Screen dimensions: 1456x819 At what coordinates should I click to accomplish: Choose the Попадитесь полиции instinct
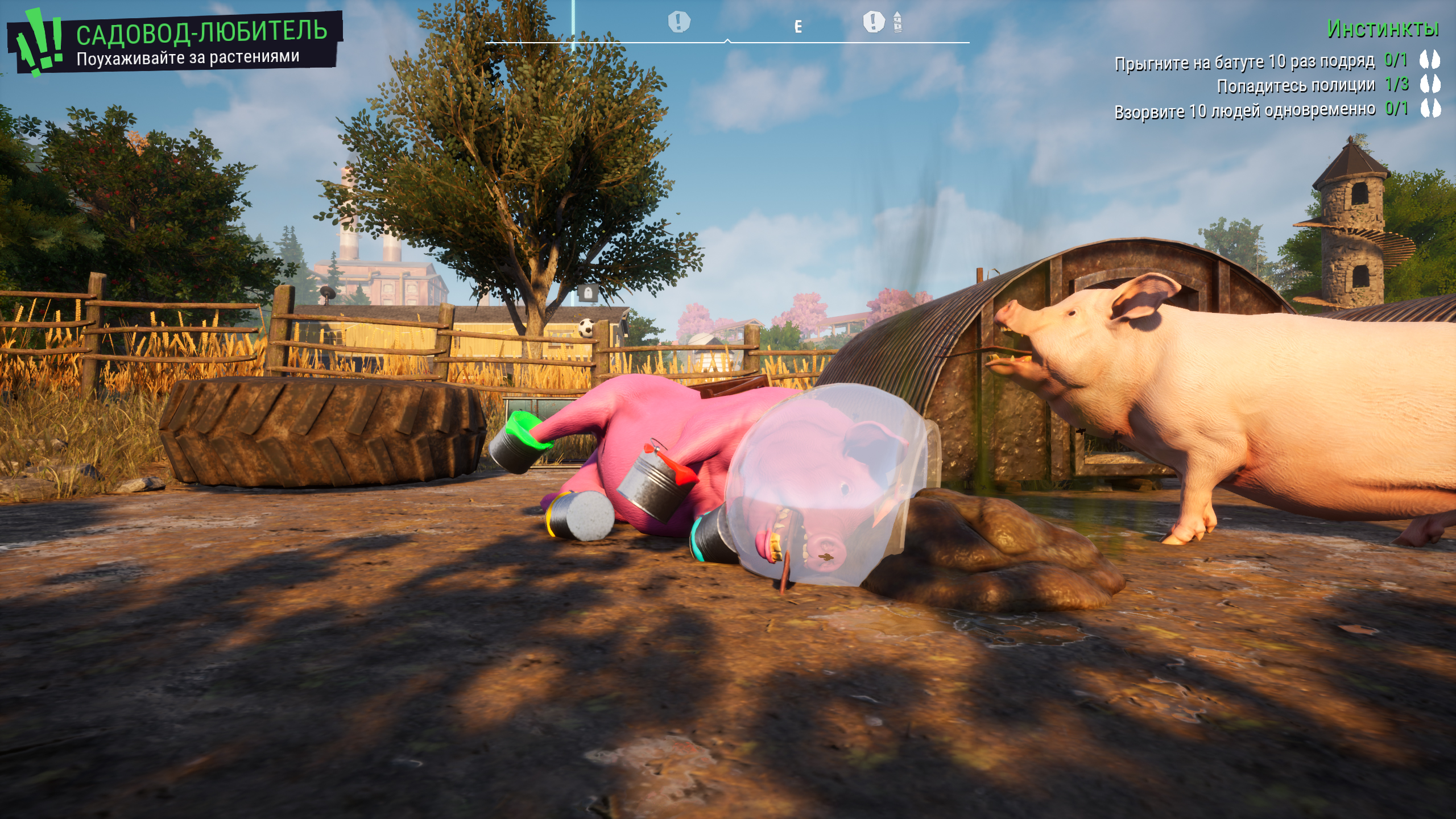tap(1296, 85)
